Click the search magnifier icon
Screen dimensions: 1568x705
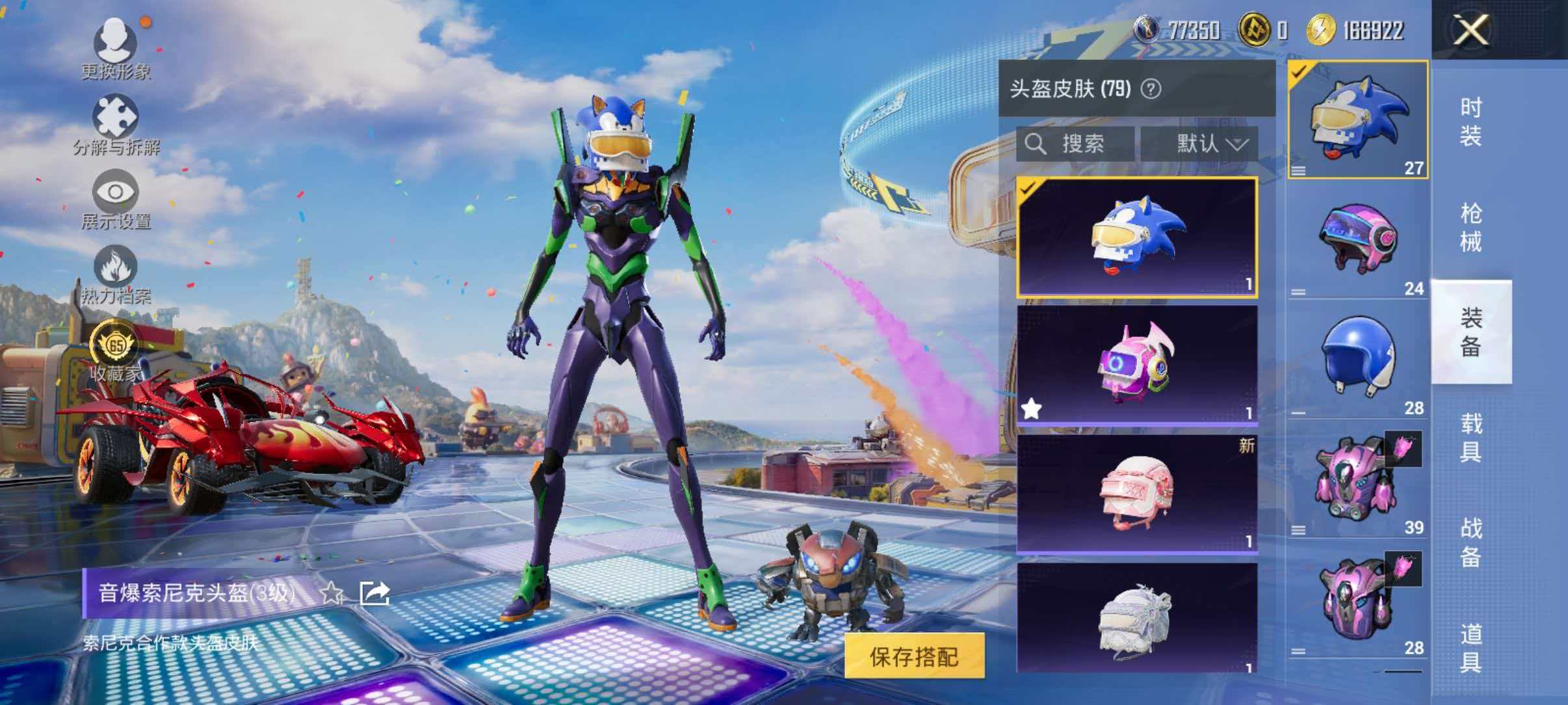[x=1036, y=144]
